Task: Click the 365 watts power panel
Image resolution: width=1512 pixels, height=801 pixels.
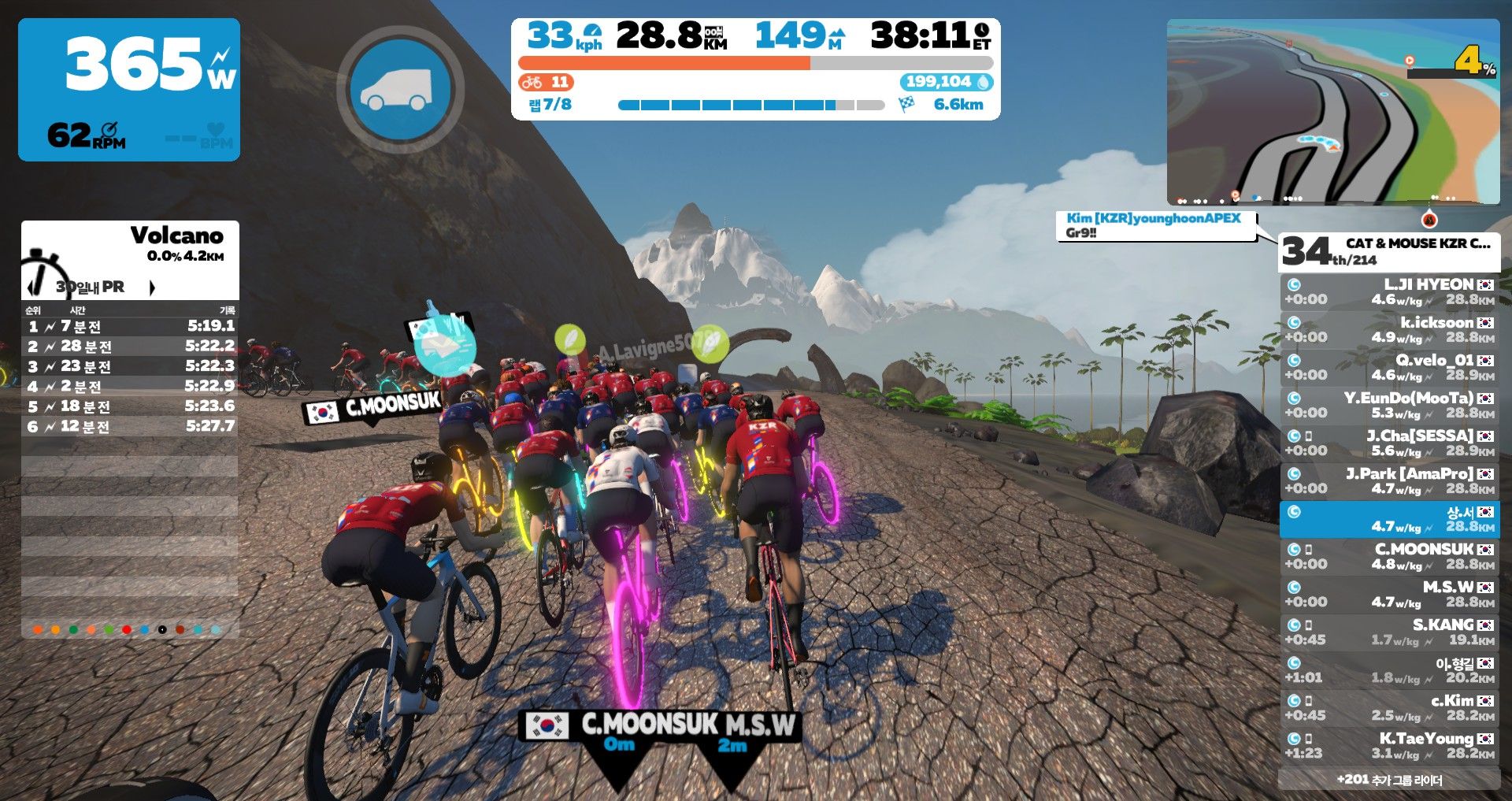Action: [129, 90]
